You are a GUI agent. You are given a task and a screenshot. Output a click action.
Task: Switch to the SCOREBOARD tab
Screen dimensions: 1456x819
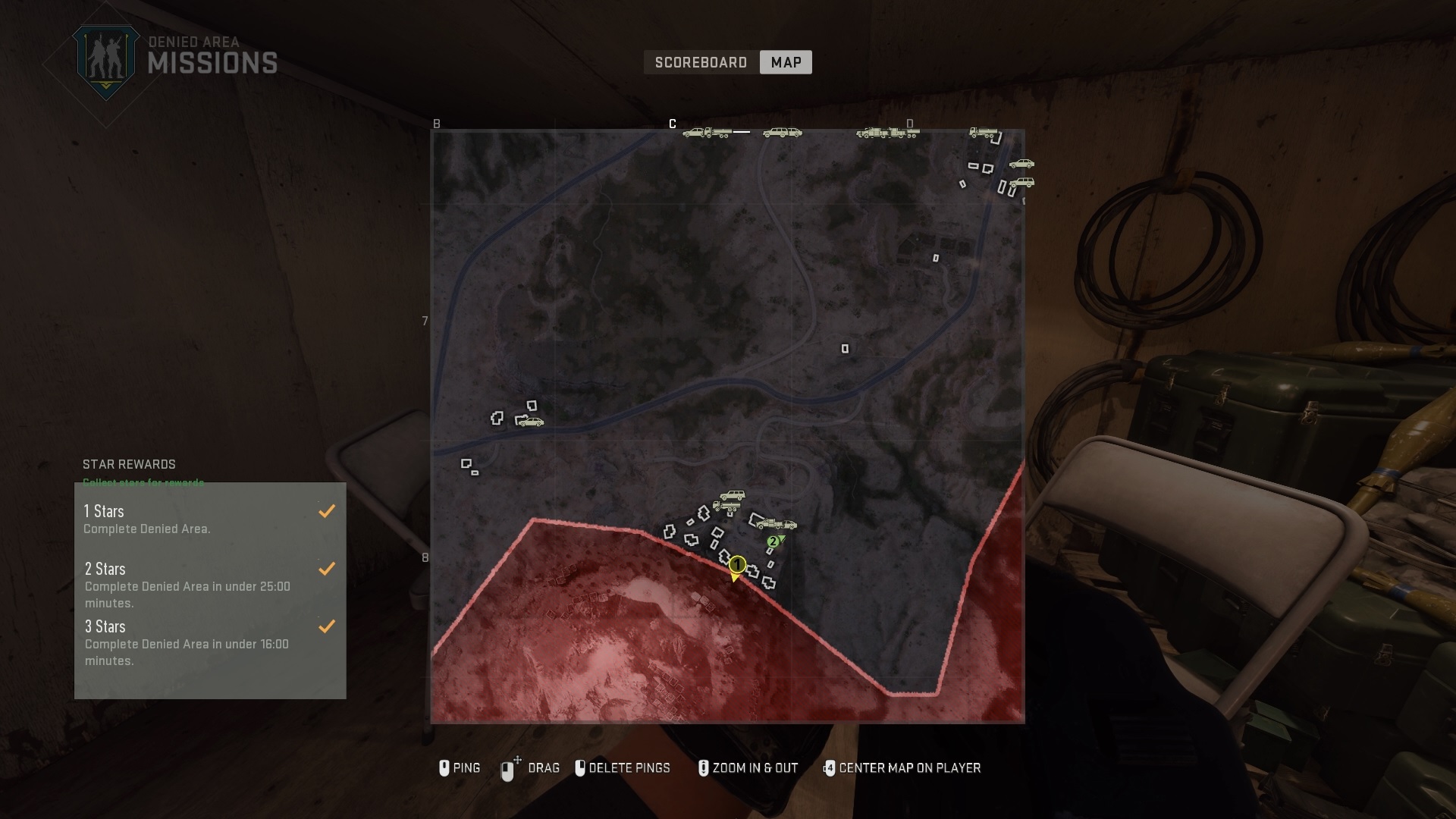coord(701,62)
